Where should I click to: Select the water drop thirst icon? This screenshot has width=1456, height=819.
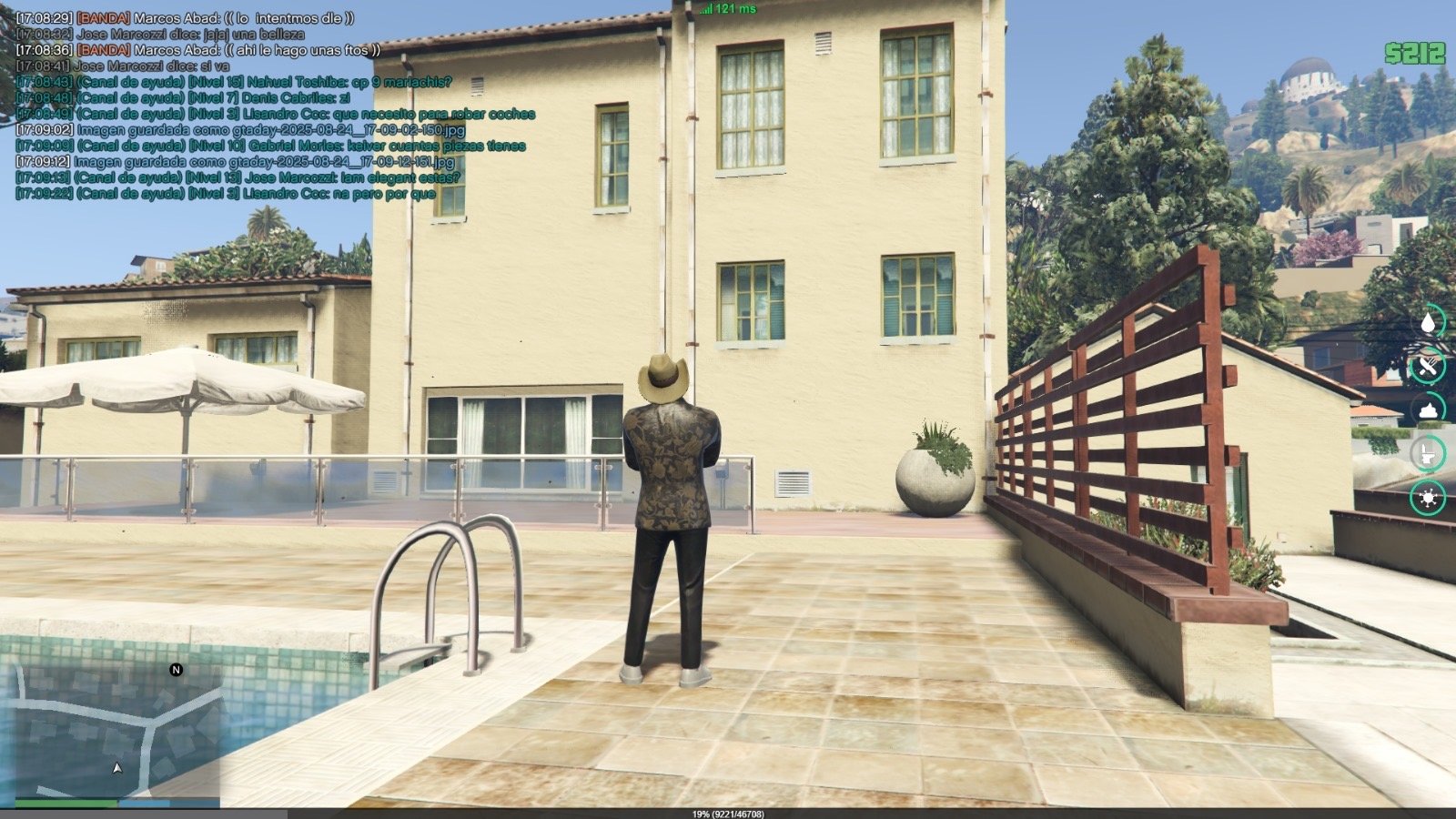[x=1428, y=322]
